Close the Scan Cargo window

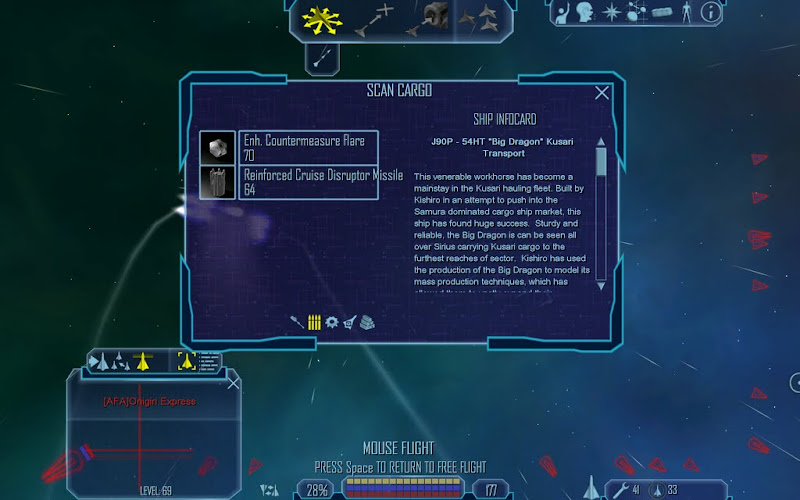pos(602,93)
